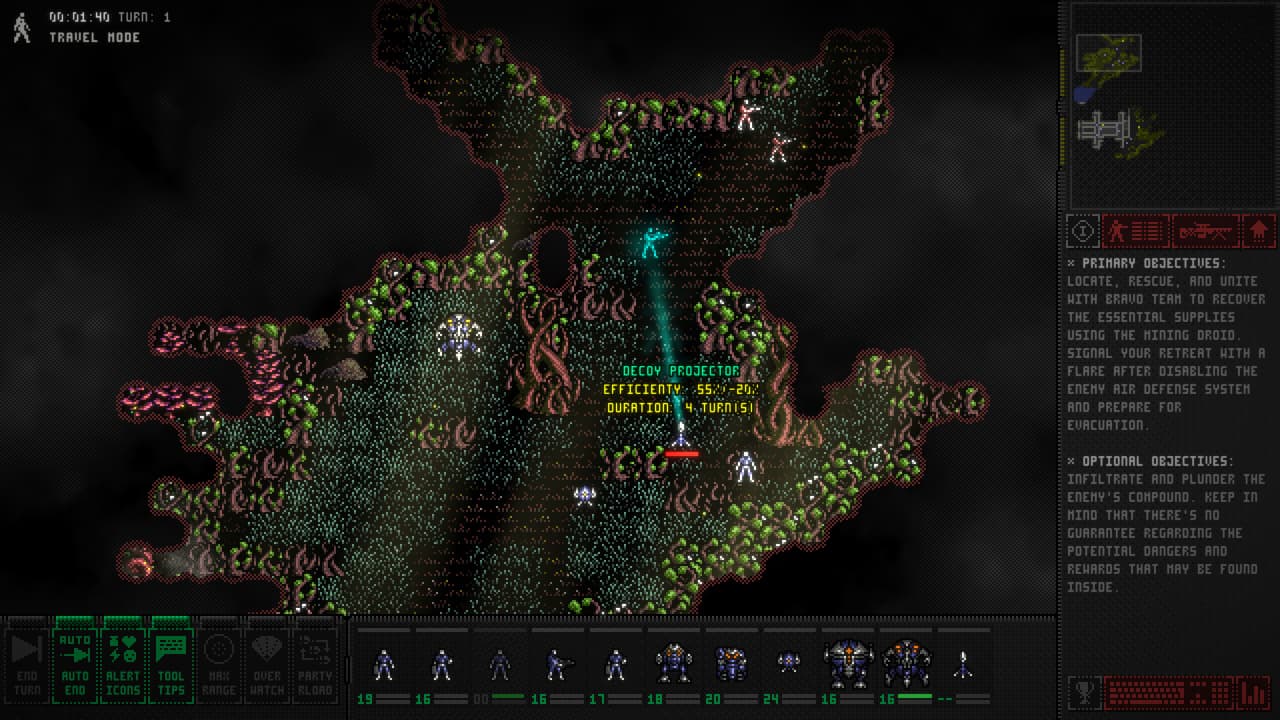The height and width of the screenshot is (720, 1280).
Task: Open the keyboard controls button
Action: click(x=1168, y=692)
